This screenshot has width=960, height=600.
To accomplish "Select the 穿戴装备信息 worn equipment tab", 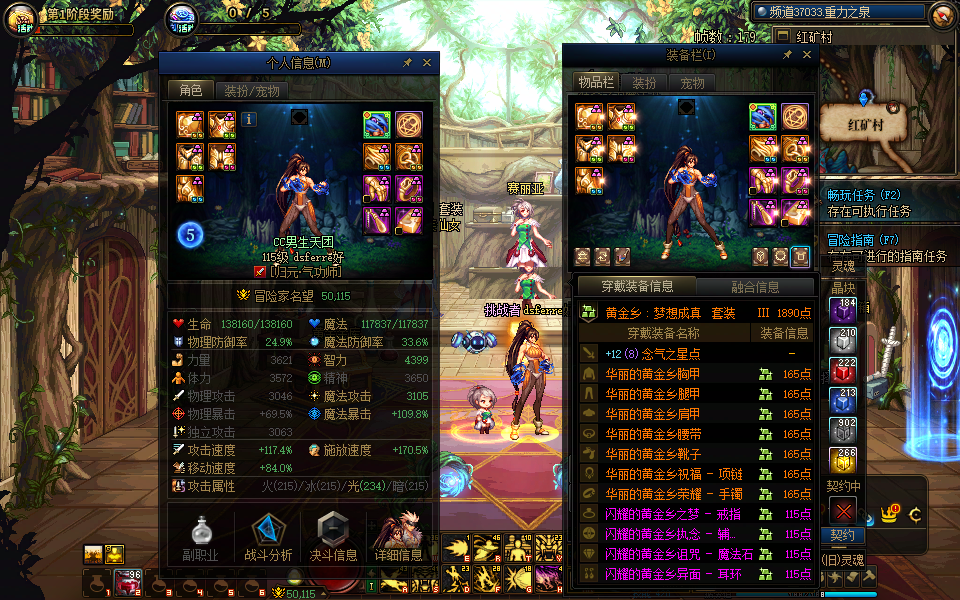I will pyautogui.click(x=637, y=287).
